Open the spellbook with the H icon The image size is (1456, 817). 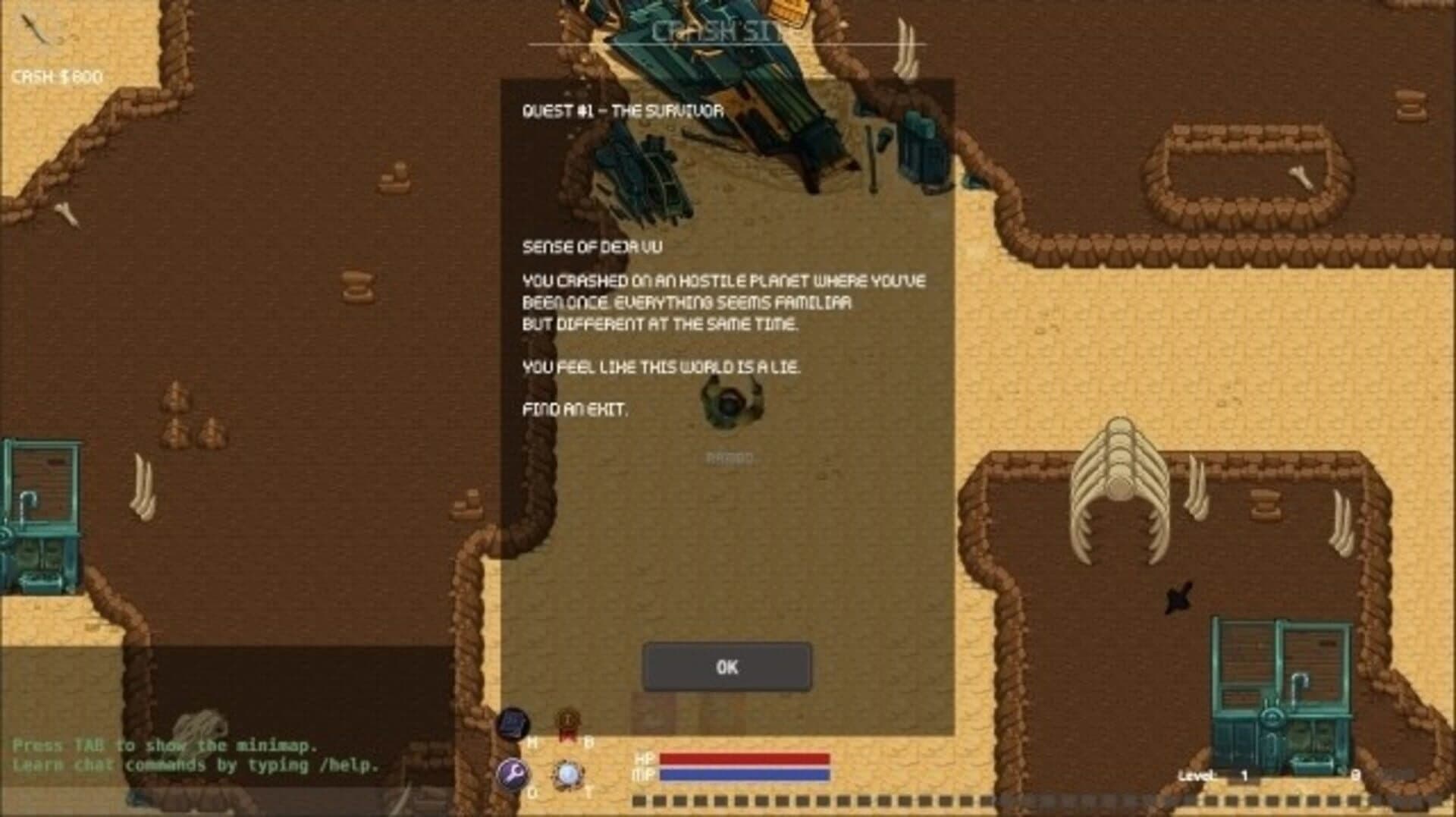point(513,724)
